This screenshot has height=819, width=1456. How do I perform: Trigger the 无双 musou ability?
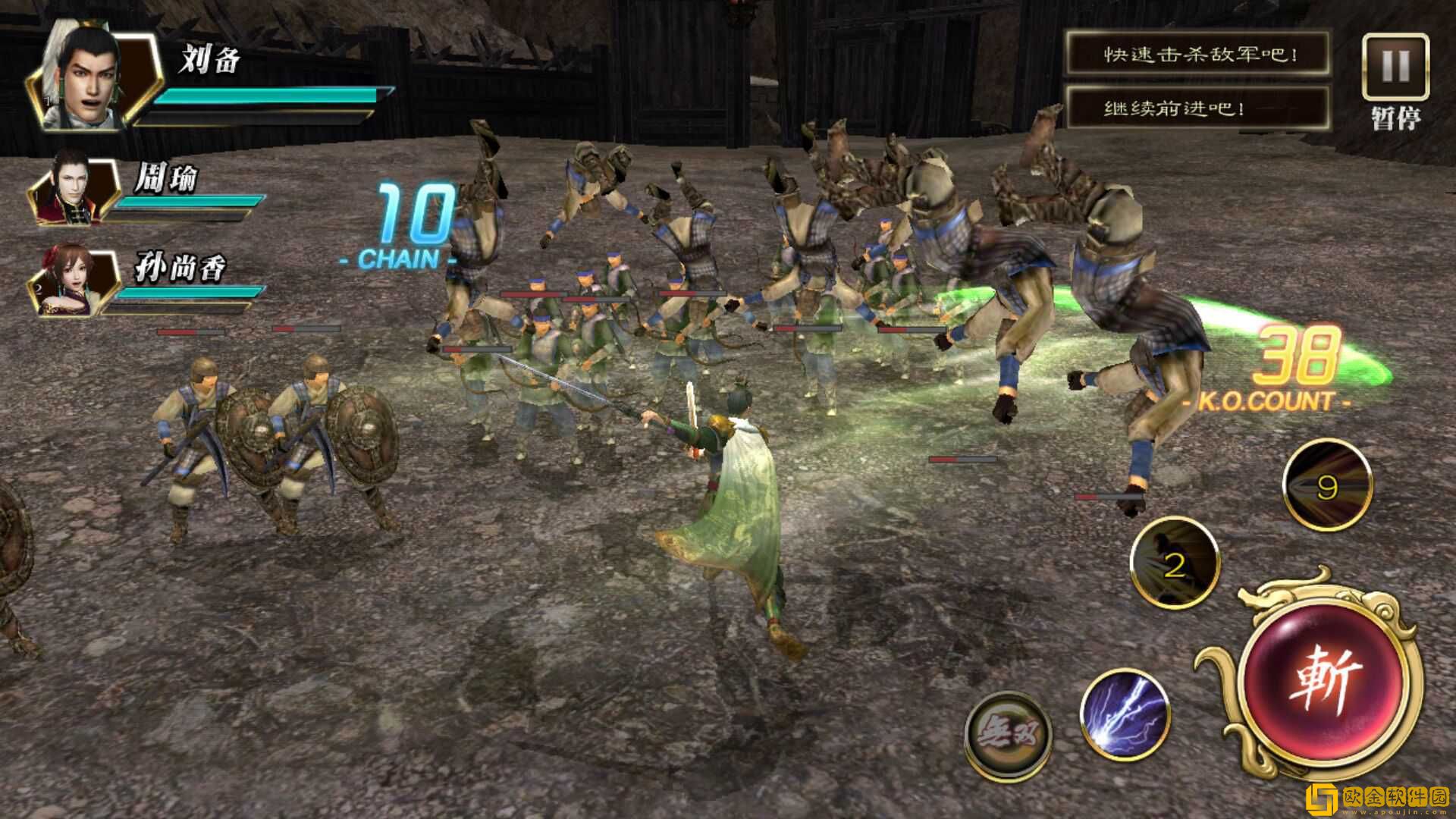pyautogui.click(x=1009, y=733)
